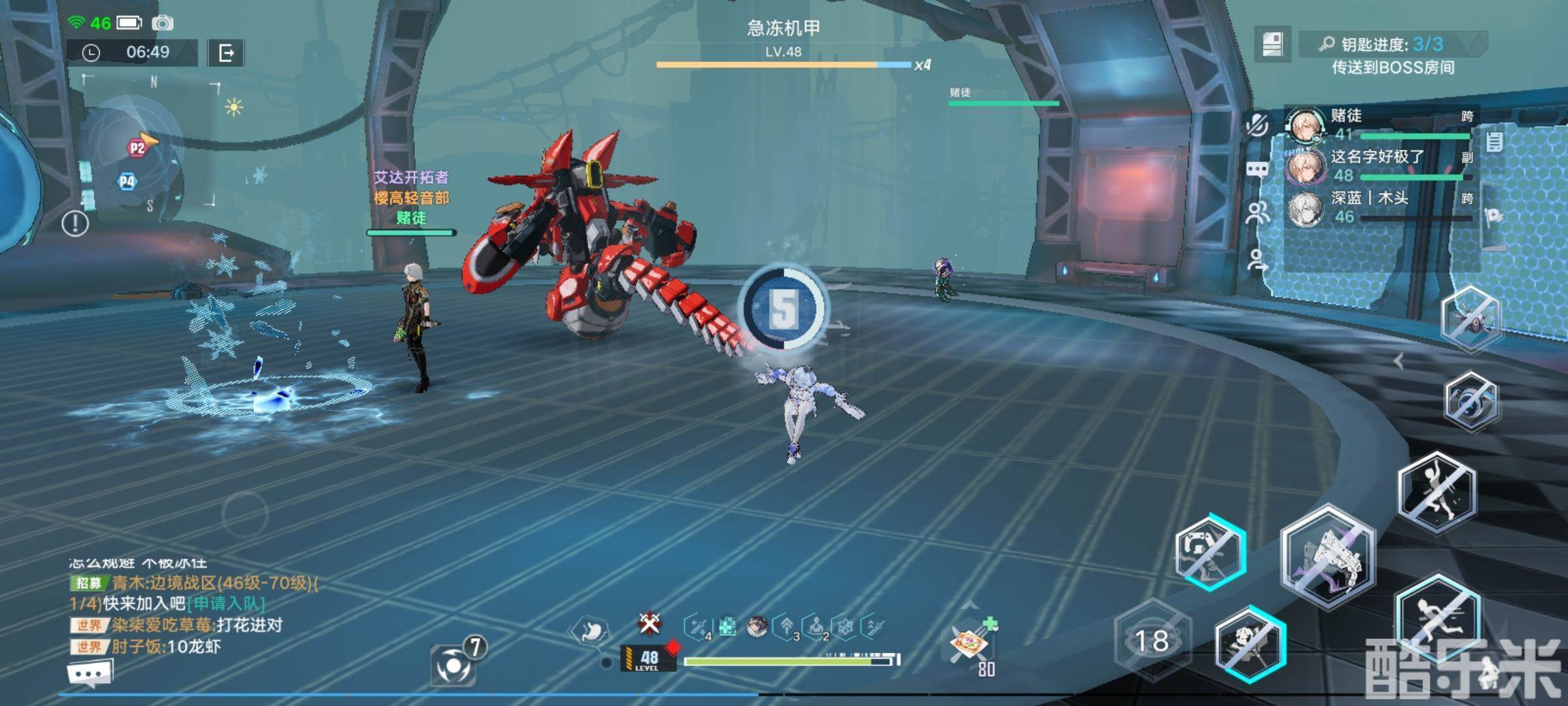Open the mission notes icon beside key progress
The width and height of the screenshot is (1568, 706).
1272,44
